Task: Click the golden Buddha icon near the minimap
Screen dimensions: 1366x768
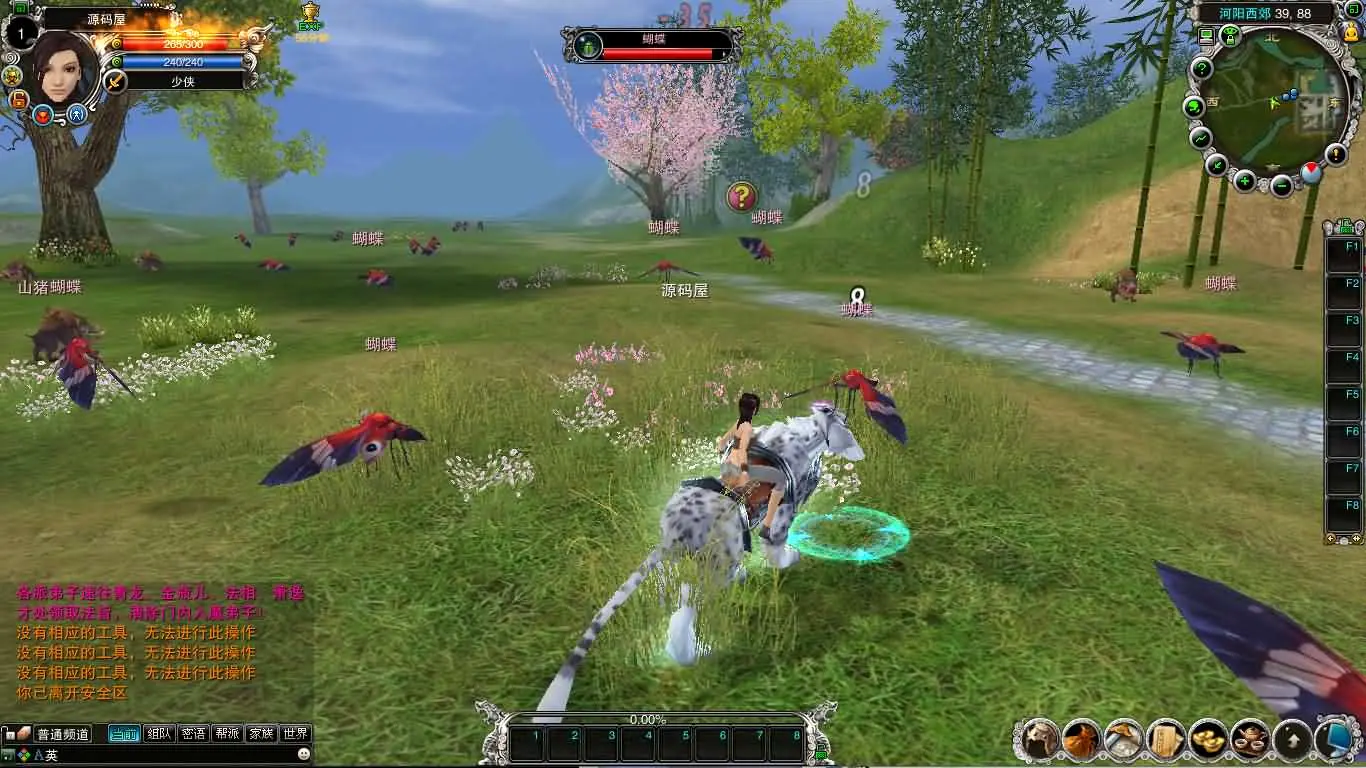Action: [x=1353, y=33]
